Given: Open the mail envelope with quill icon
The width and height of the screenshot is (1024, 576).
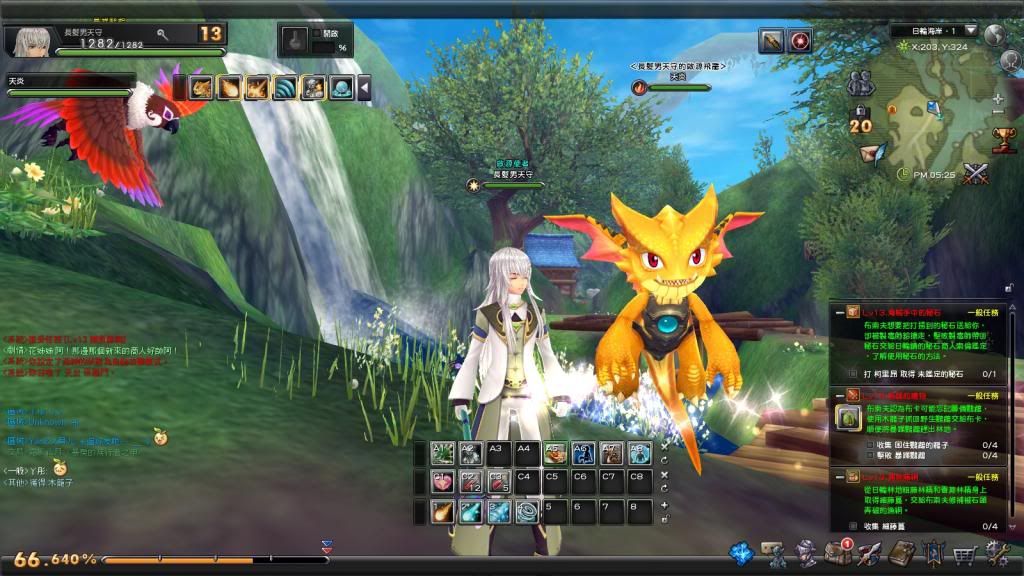Looking at the screenshot, I should (x=873, y=155).
